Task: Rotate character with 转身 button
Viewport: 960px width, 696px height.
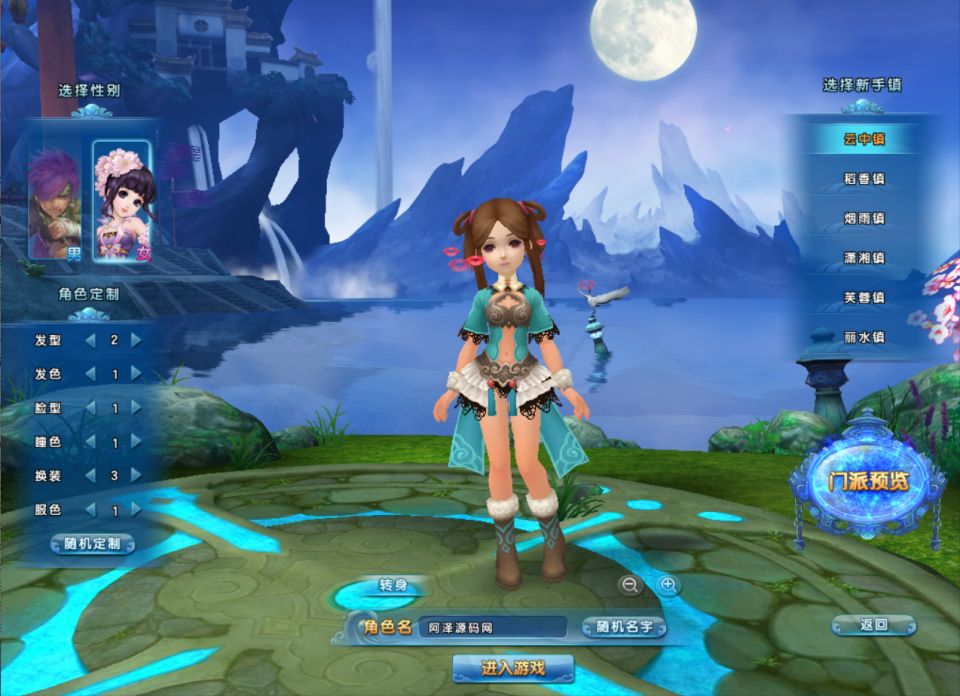Action: coord(391,586)
